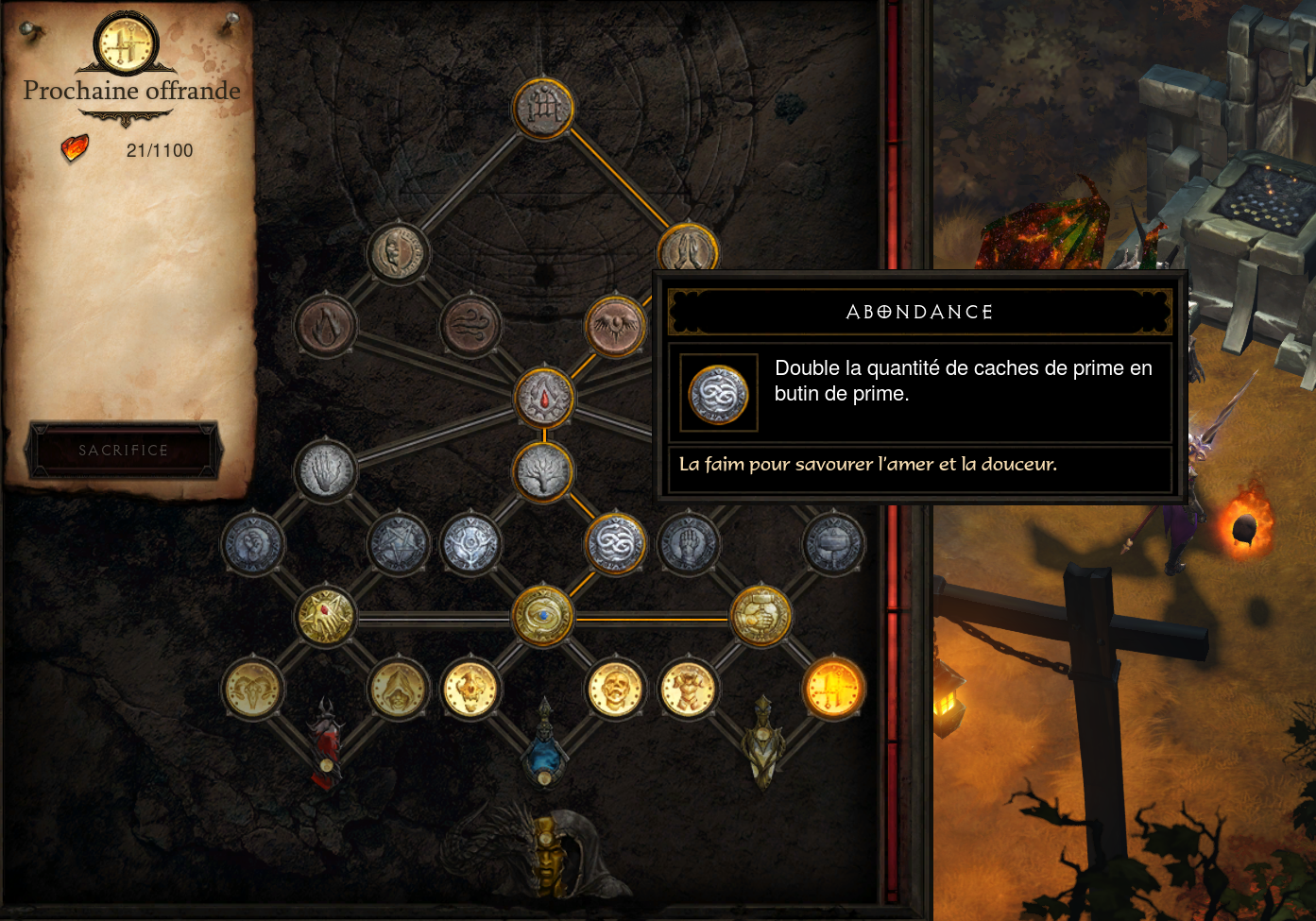Select the silver tree seal node
This screenshot has width=1316, height=921.
point(543,471)
